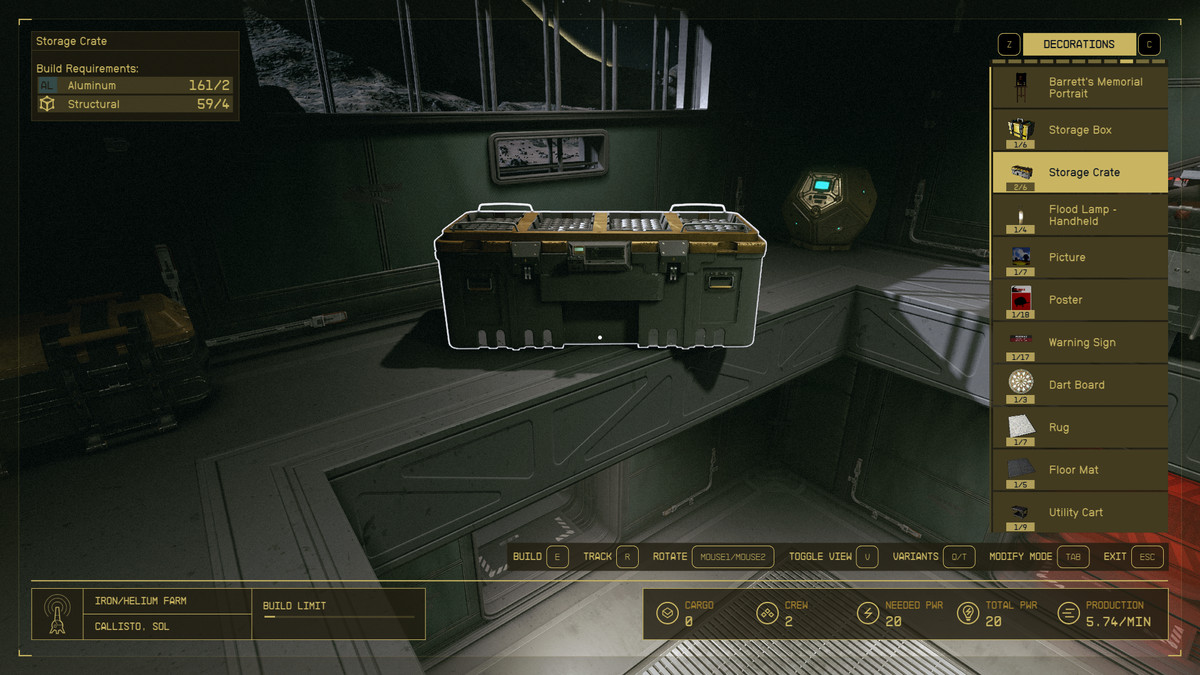1200x675 pixels.
Task: Choose the Storage Box decoration
Action: [x=1080, y=130]
